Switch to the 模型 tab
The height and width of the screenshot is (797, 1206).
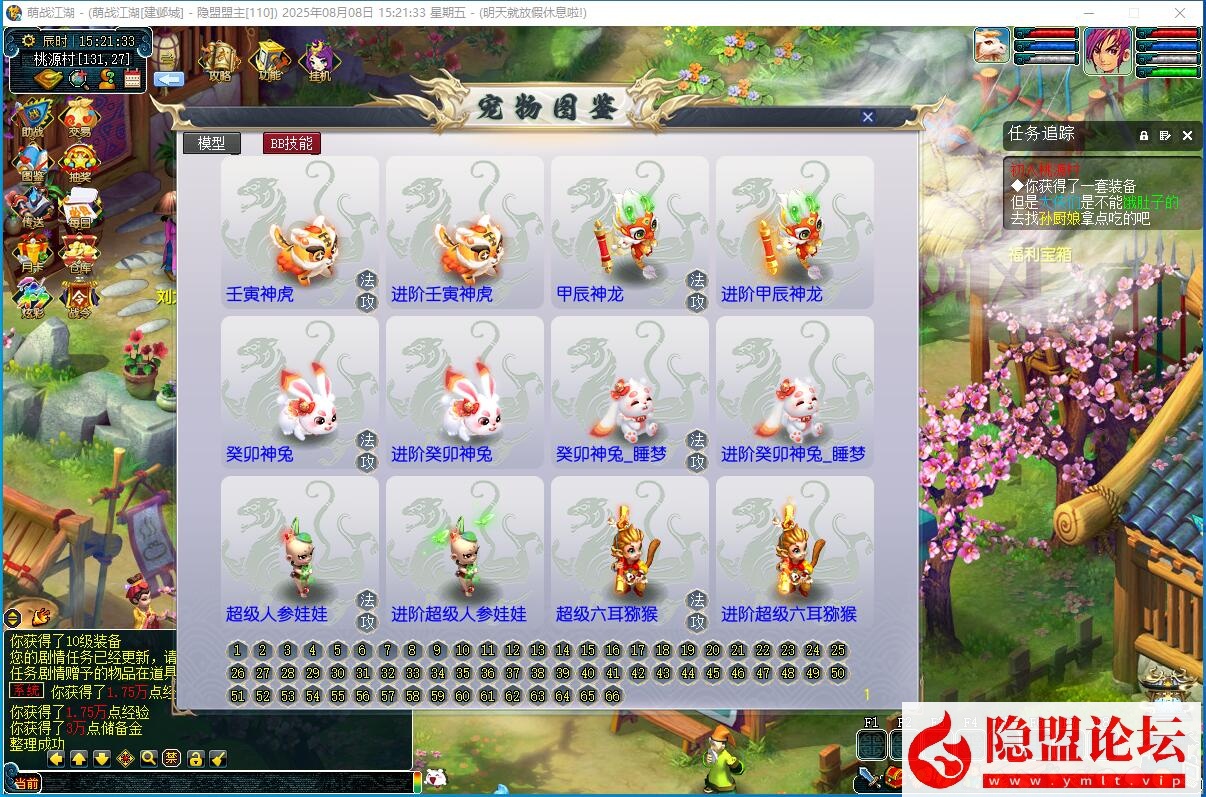coord(211,143)
